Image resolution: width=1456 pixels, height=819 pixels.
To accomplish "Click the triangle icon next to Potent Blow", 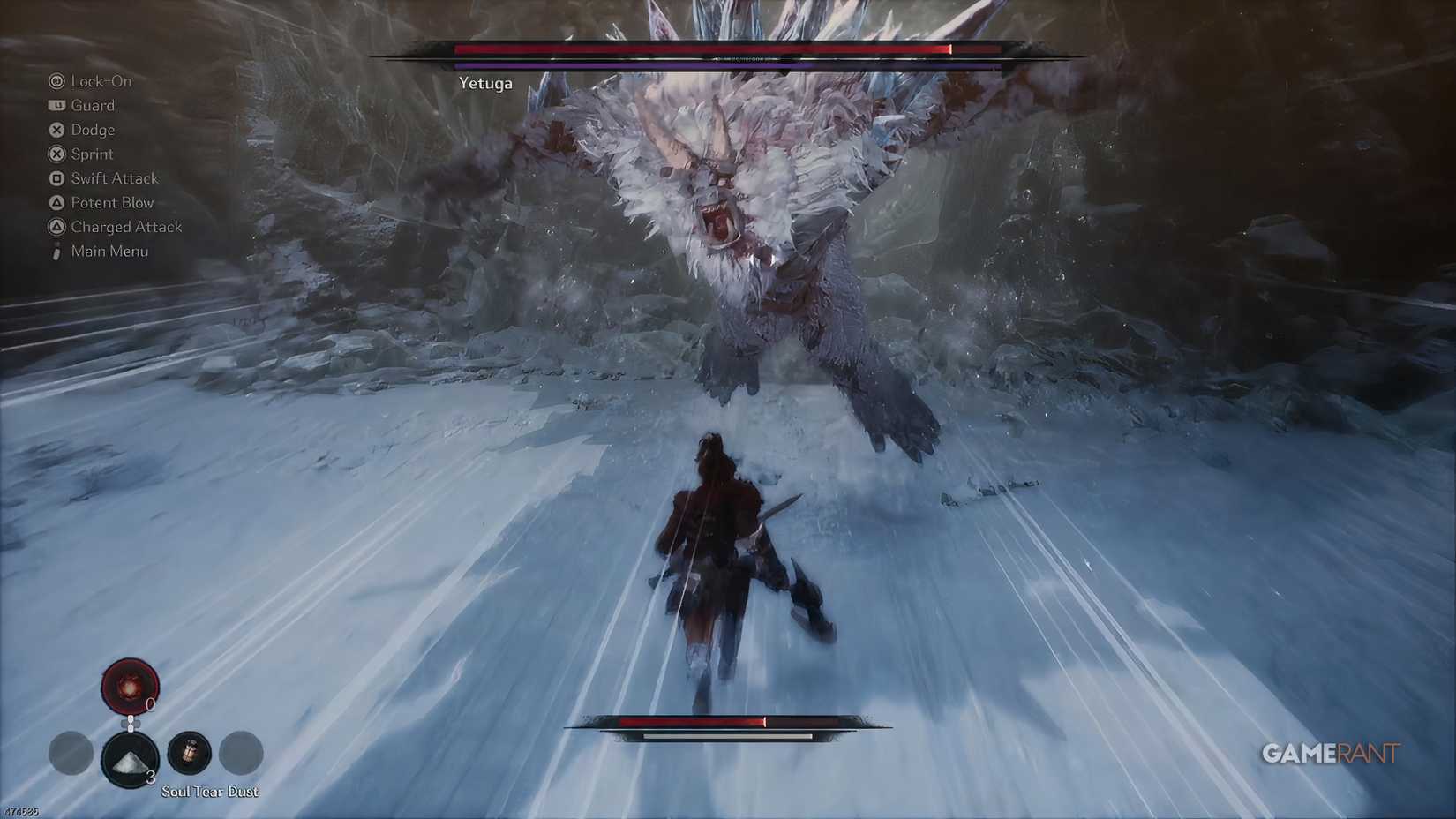I will (56, 202).
